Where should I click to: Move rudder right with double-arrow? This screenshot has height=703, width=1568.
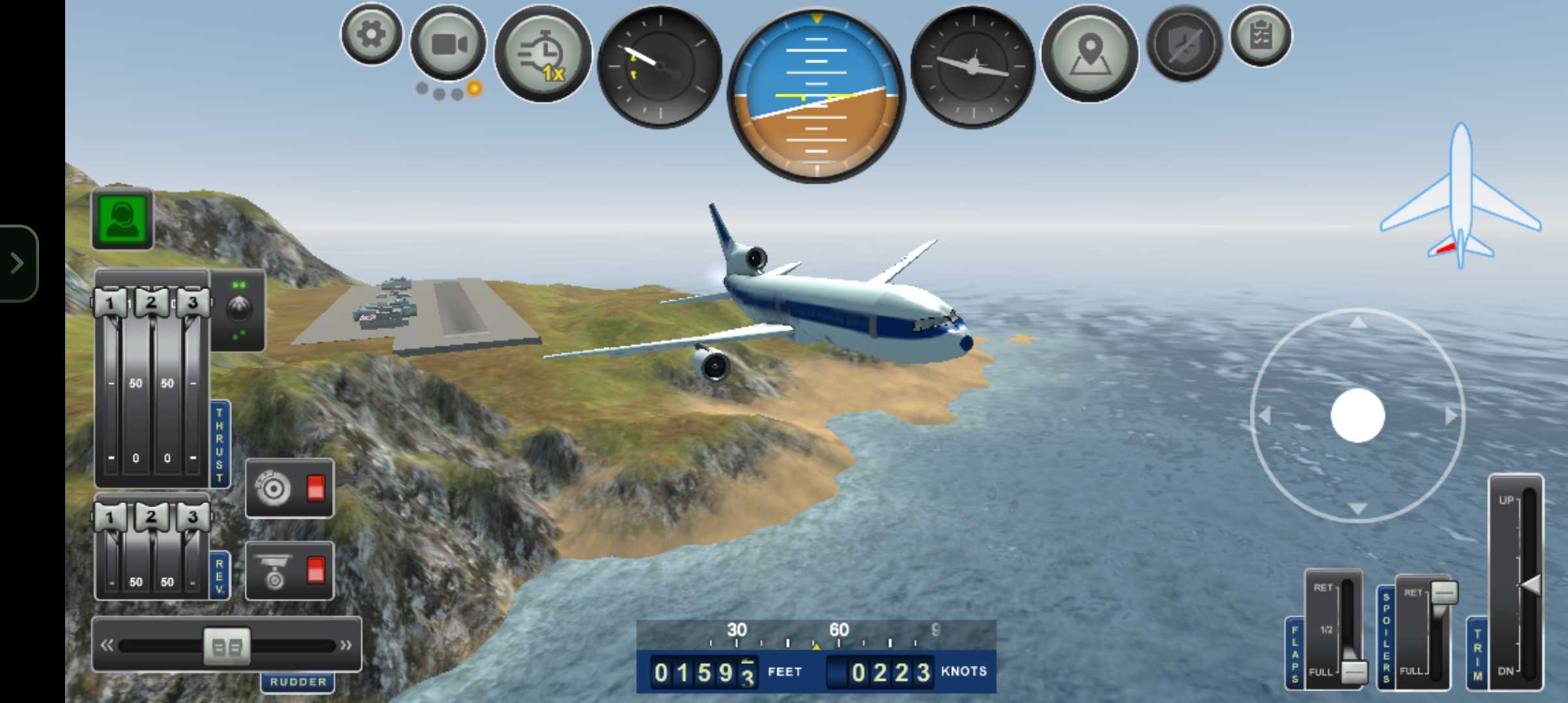click(346, 646)
